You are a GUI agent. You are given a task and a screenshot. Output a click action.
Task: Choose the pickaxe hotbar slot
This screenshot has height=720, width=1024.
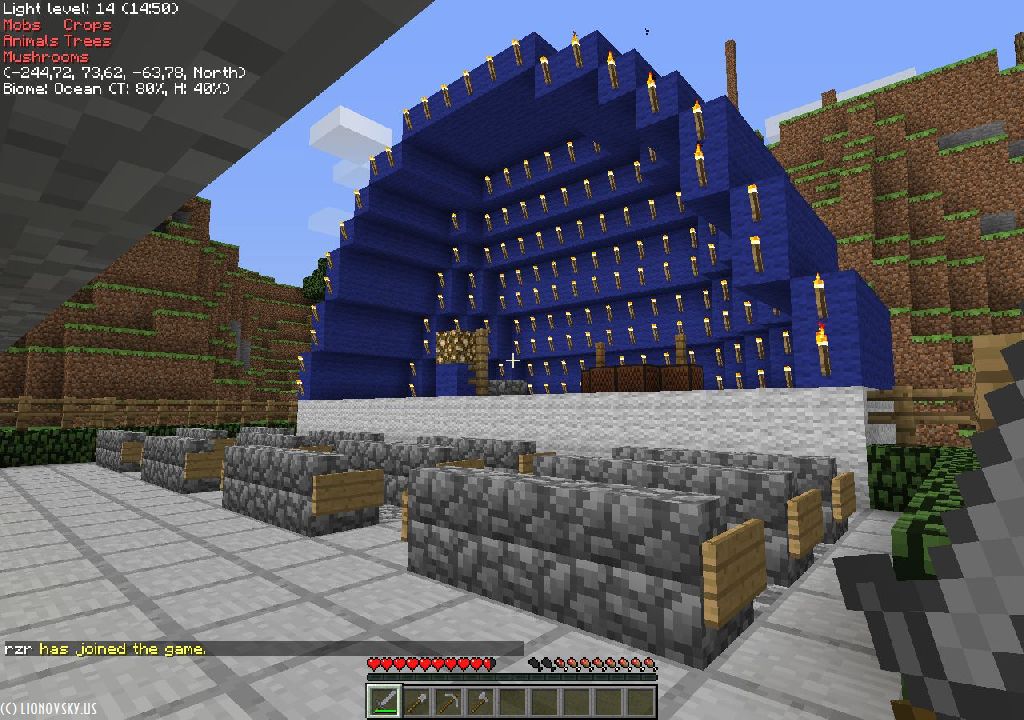pyautogui.click(x=447, y=702)
